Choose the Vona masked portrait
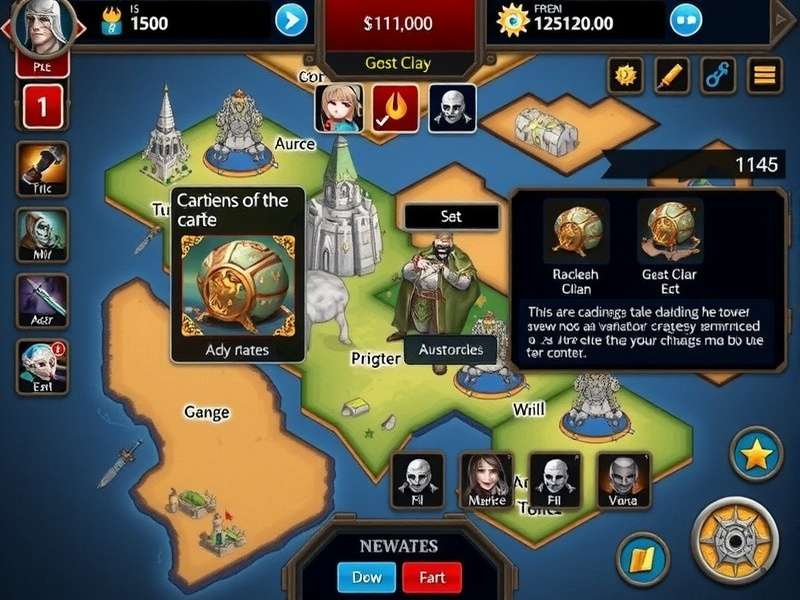The height and width of the screenshot is (600, 800). [622, 479]
